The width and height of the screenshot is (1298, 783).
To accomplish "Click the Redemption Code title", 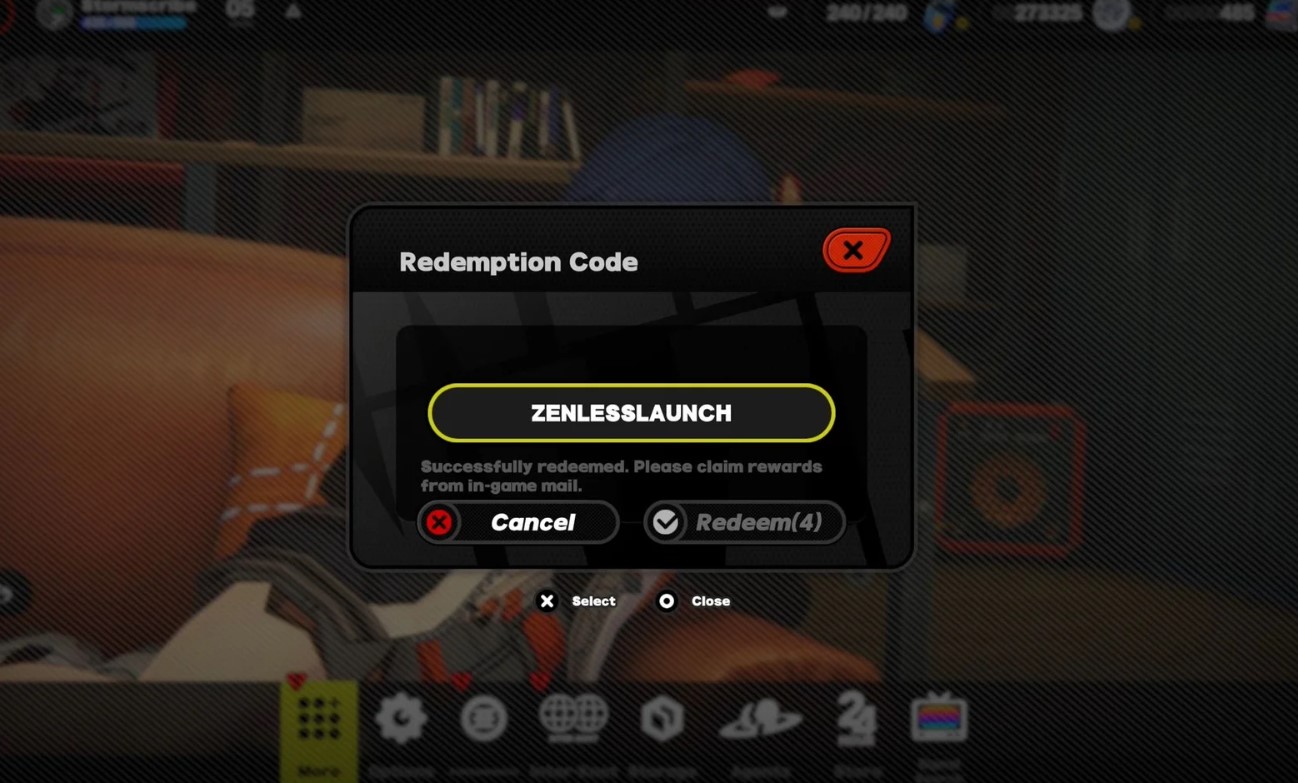I will [x=518, y=262].
